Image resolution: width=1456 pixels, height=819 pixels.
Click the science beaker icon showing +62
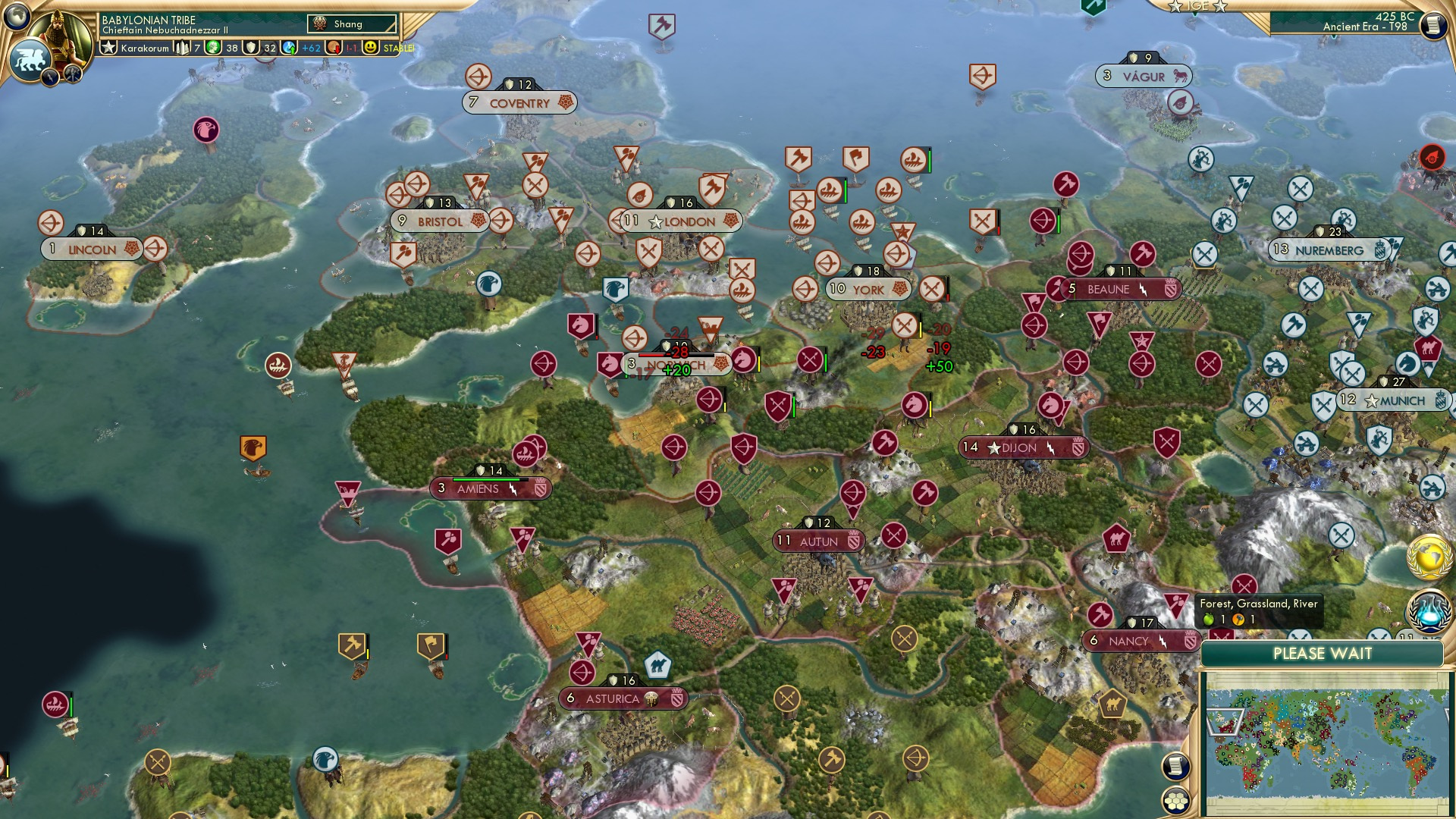(x=288, y=49)
